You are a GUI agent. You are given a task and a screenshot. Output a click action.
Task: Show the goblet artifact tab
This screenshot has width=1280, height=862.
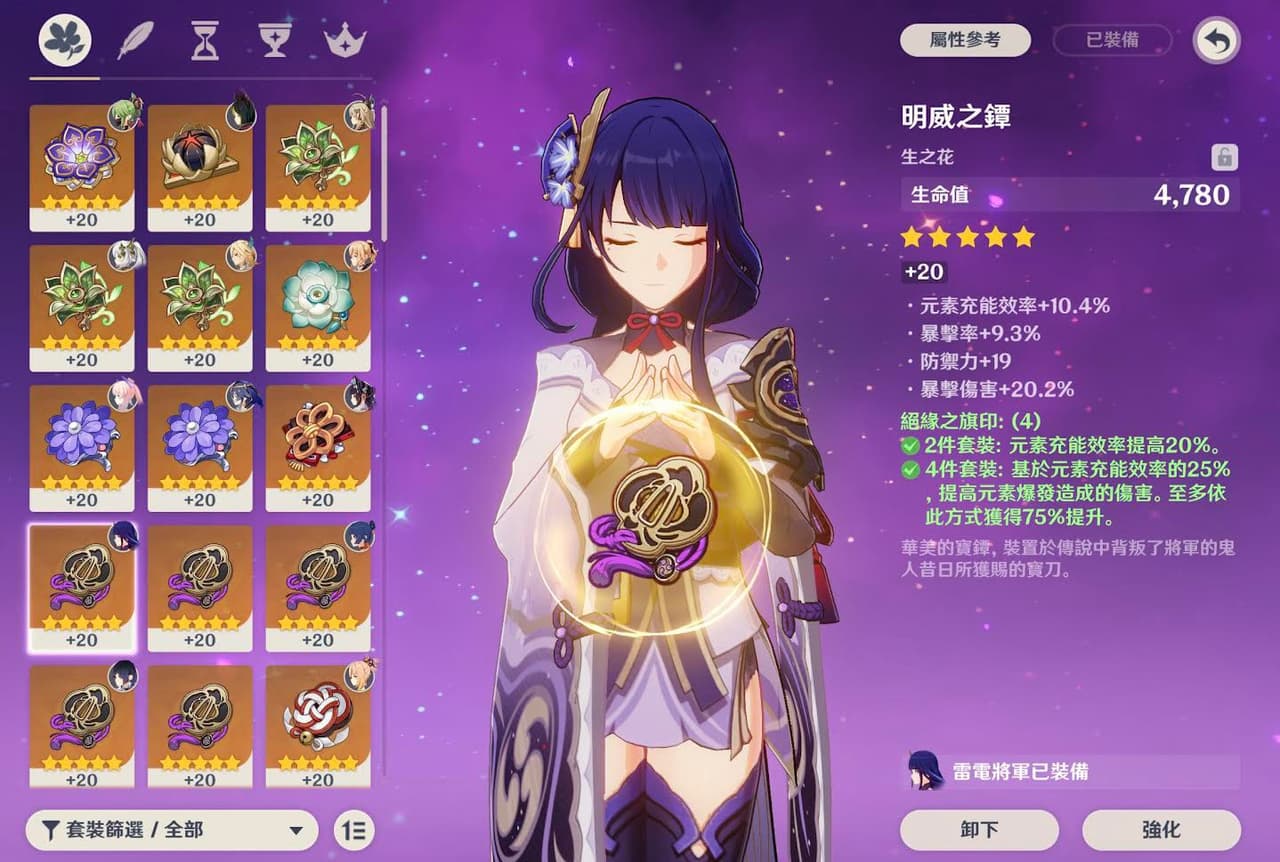coord(274,42)
